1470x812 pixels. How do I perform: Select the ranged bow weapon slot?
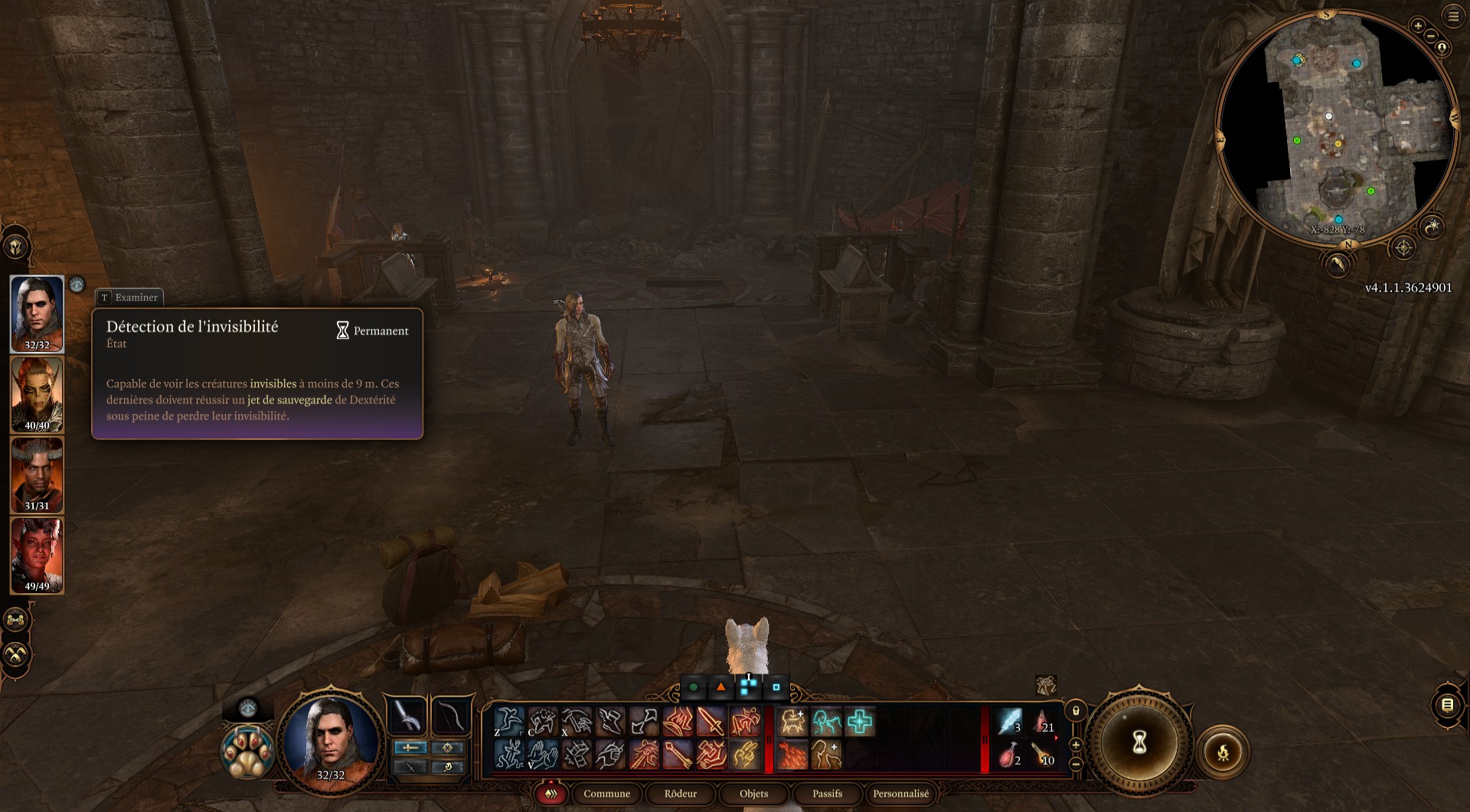pyautogui.click(x=451, y=716)
